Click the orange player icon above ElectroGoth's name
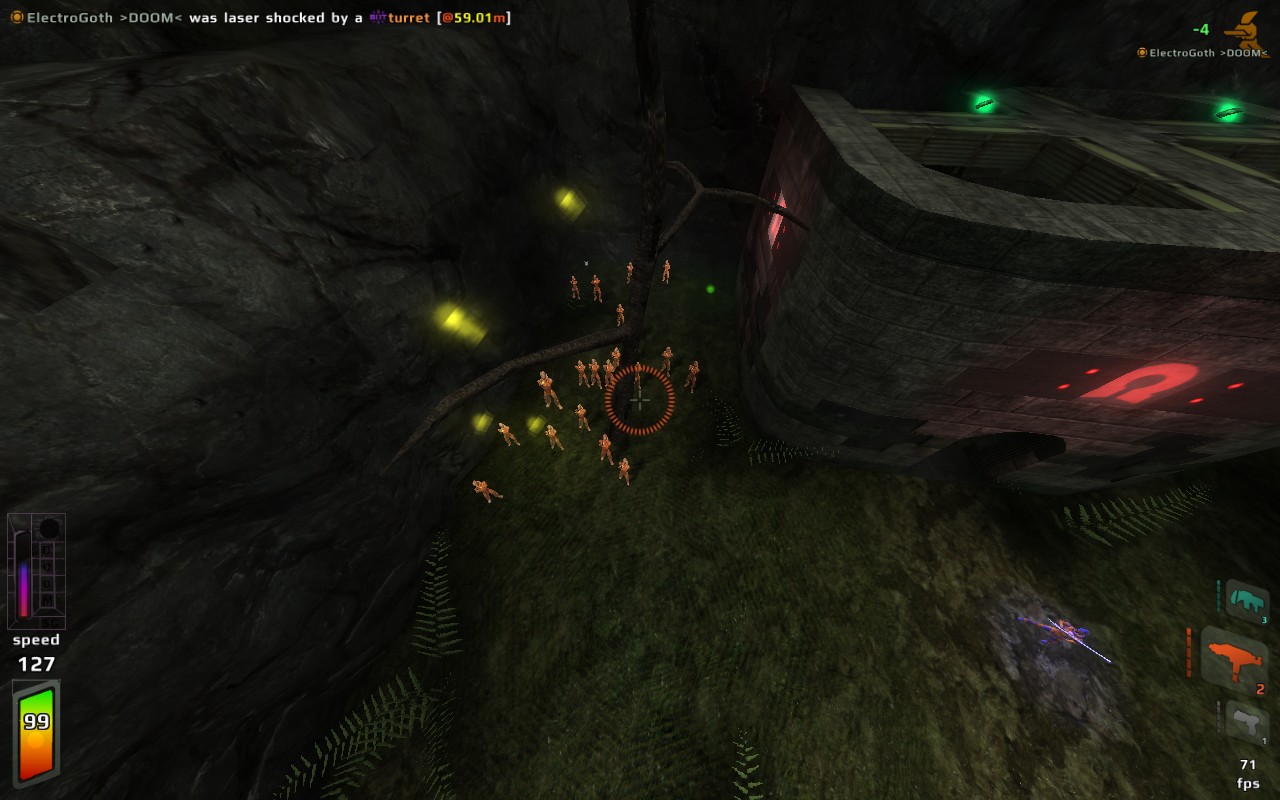This screenshot has width=1280, height=800. click(1247, 29)
